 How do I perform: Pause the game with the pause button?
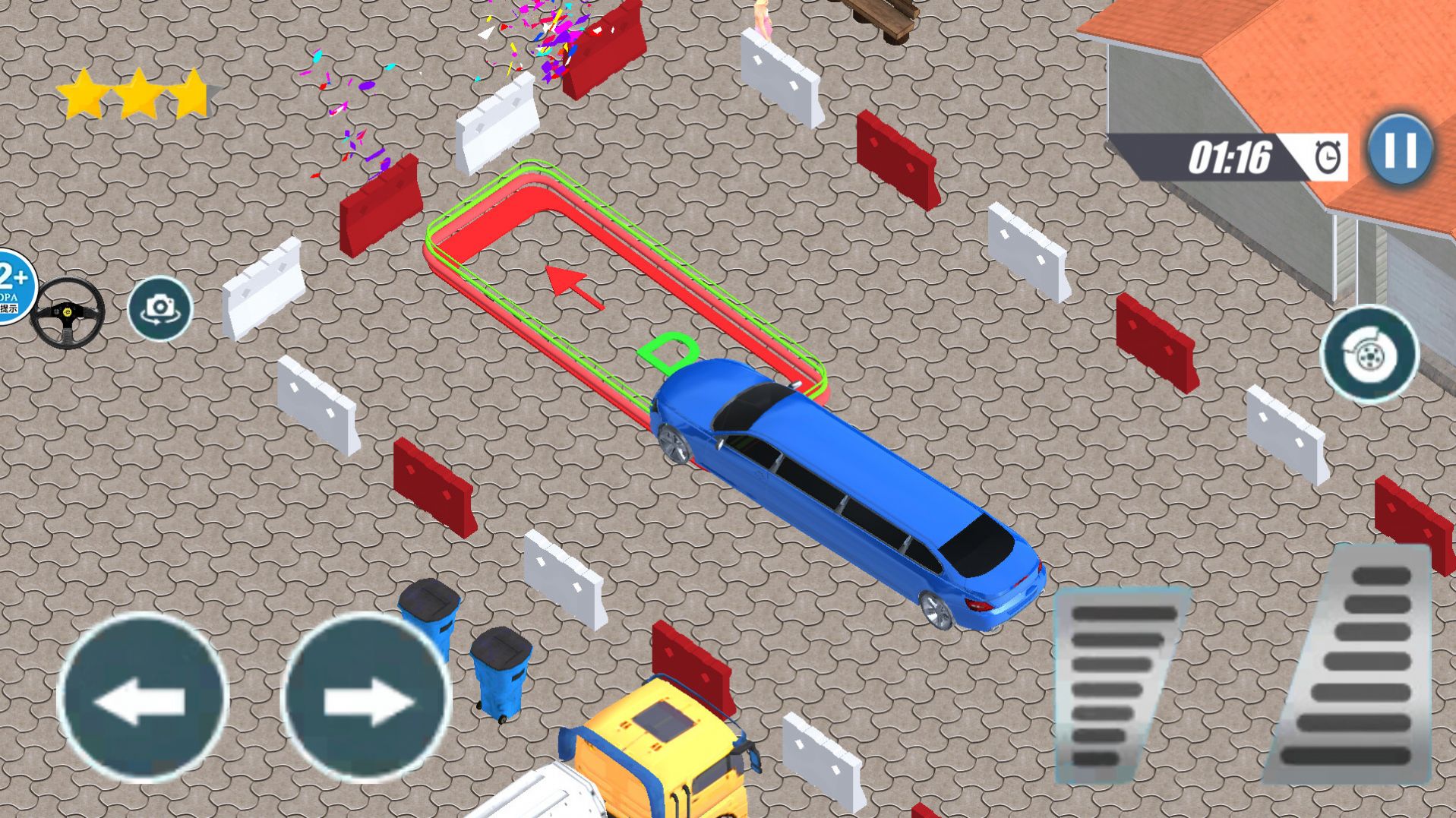(x=1401, y=151)
